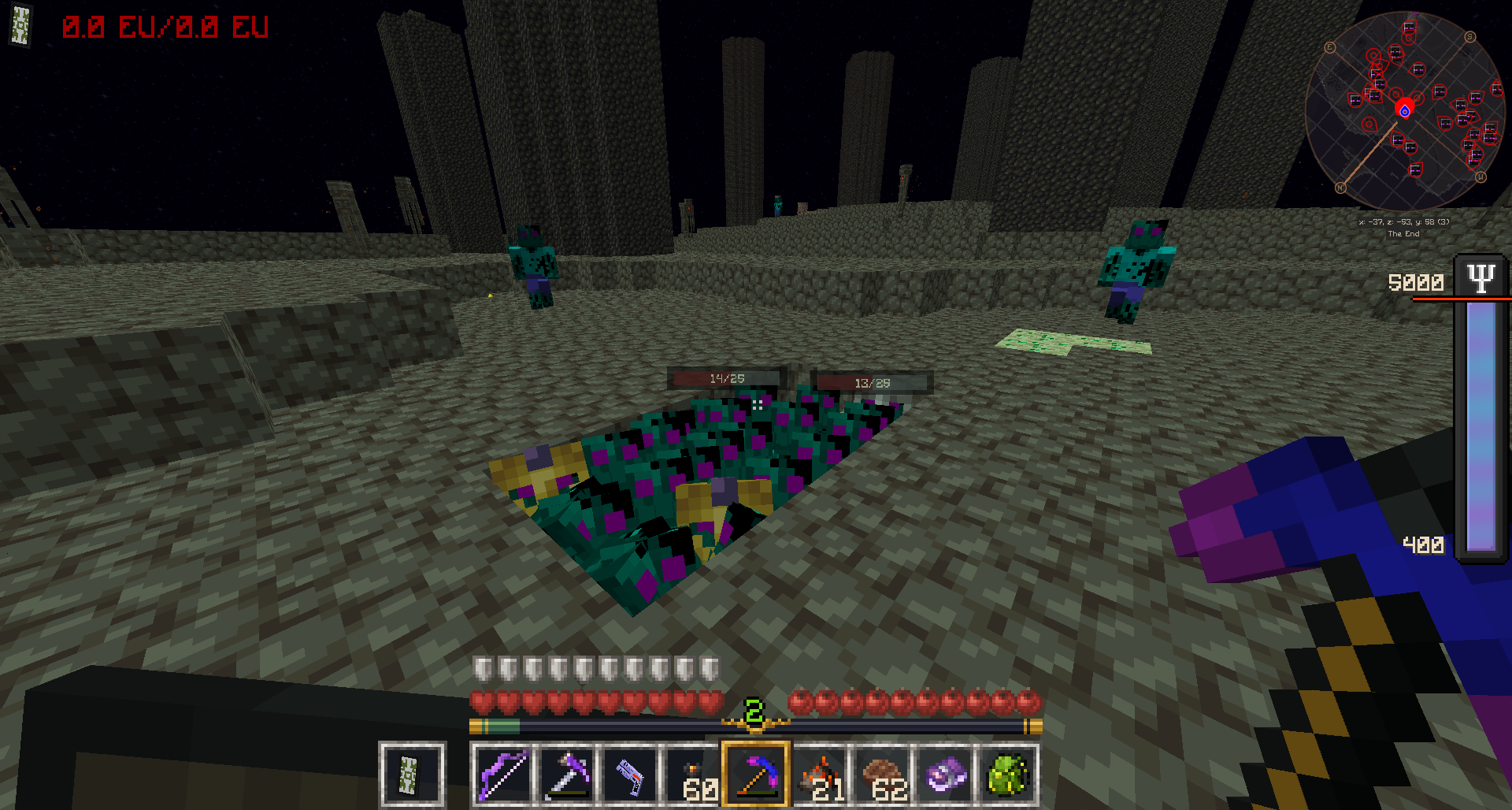The width and height of the screenshot is (1512, 810).
Task: Pick the purple crystal item slot
Action: (x=945, y=775)
